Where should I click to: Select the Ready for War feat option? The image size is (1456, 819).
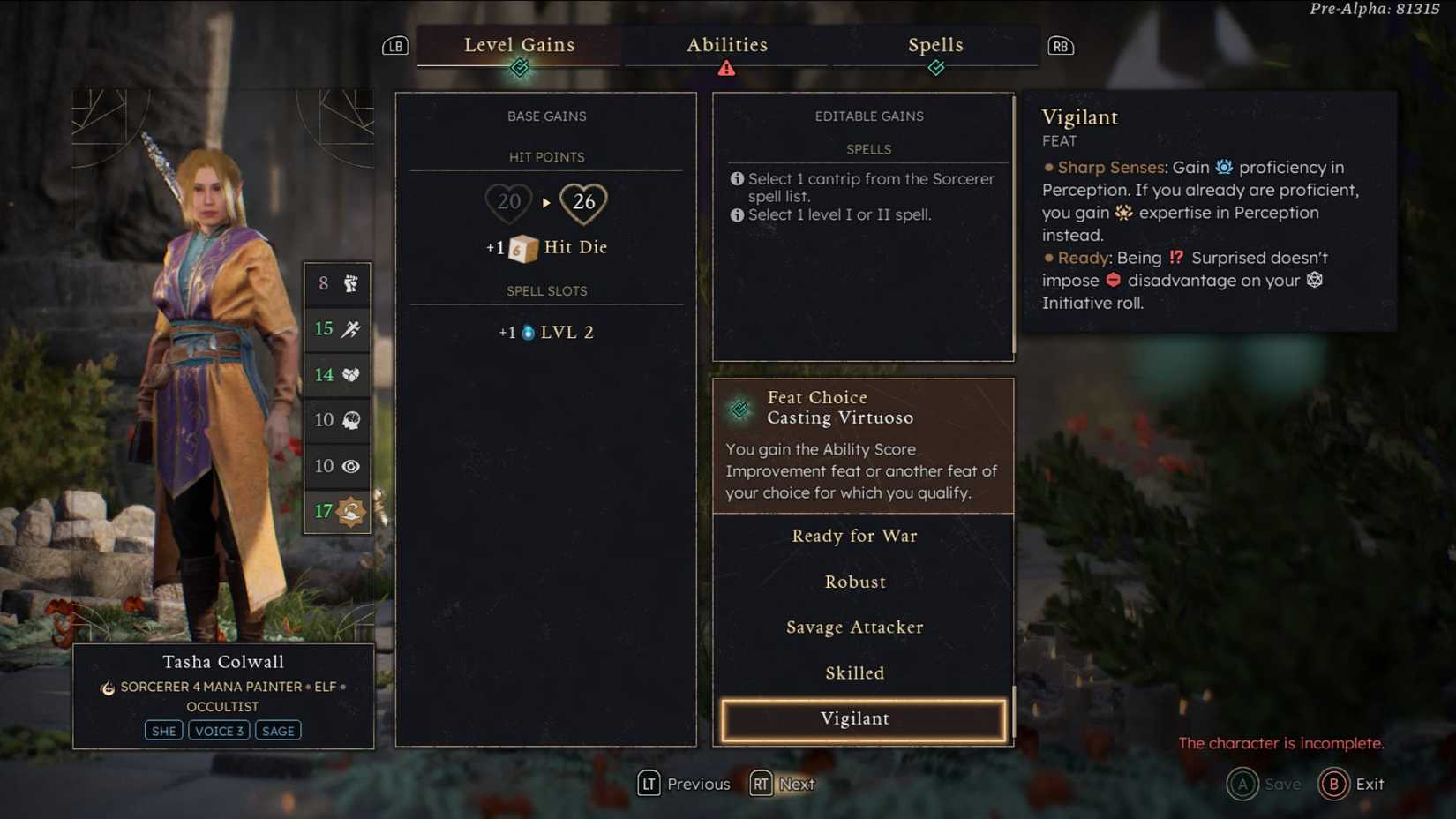coord(854,536)
